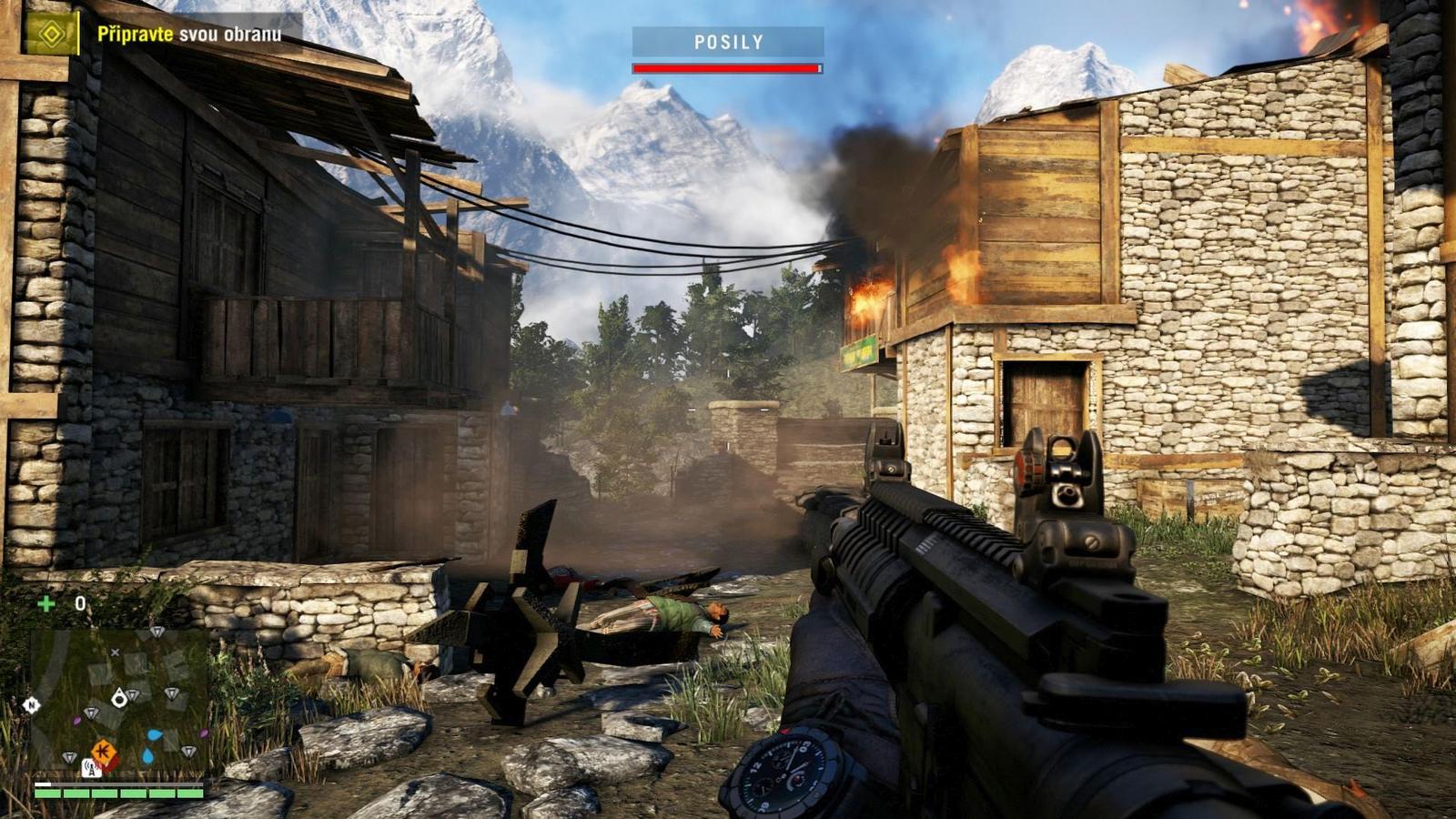Click the white X marker on minimap
This screenshot has width=1456, height=819.
coord(115,652)
